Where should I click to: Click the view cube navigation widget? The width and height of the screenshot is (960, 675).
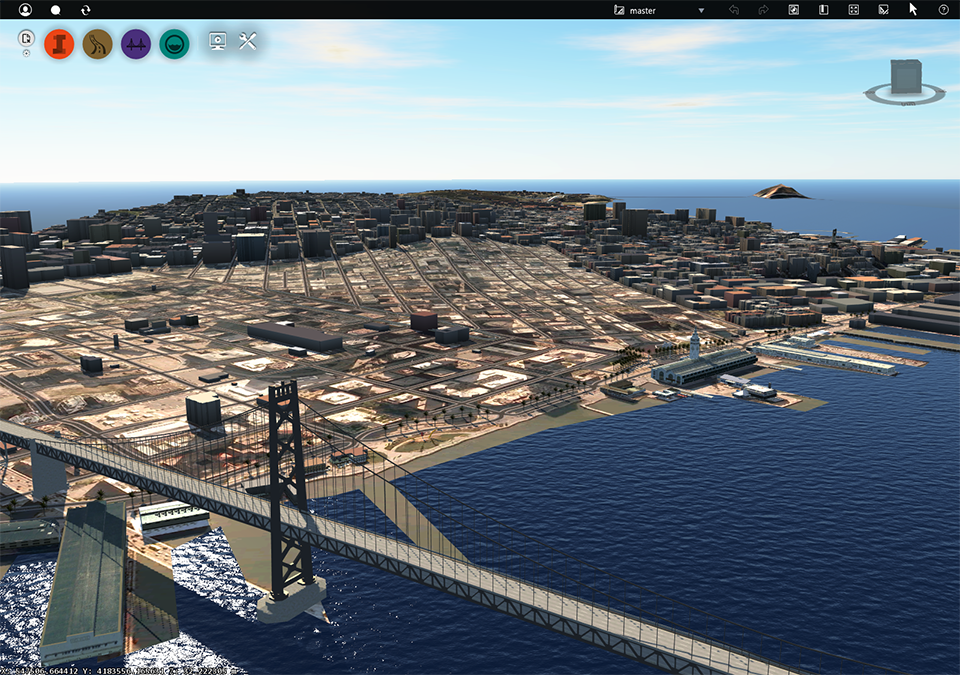(905, 82)
